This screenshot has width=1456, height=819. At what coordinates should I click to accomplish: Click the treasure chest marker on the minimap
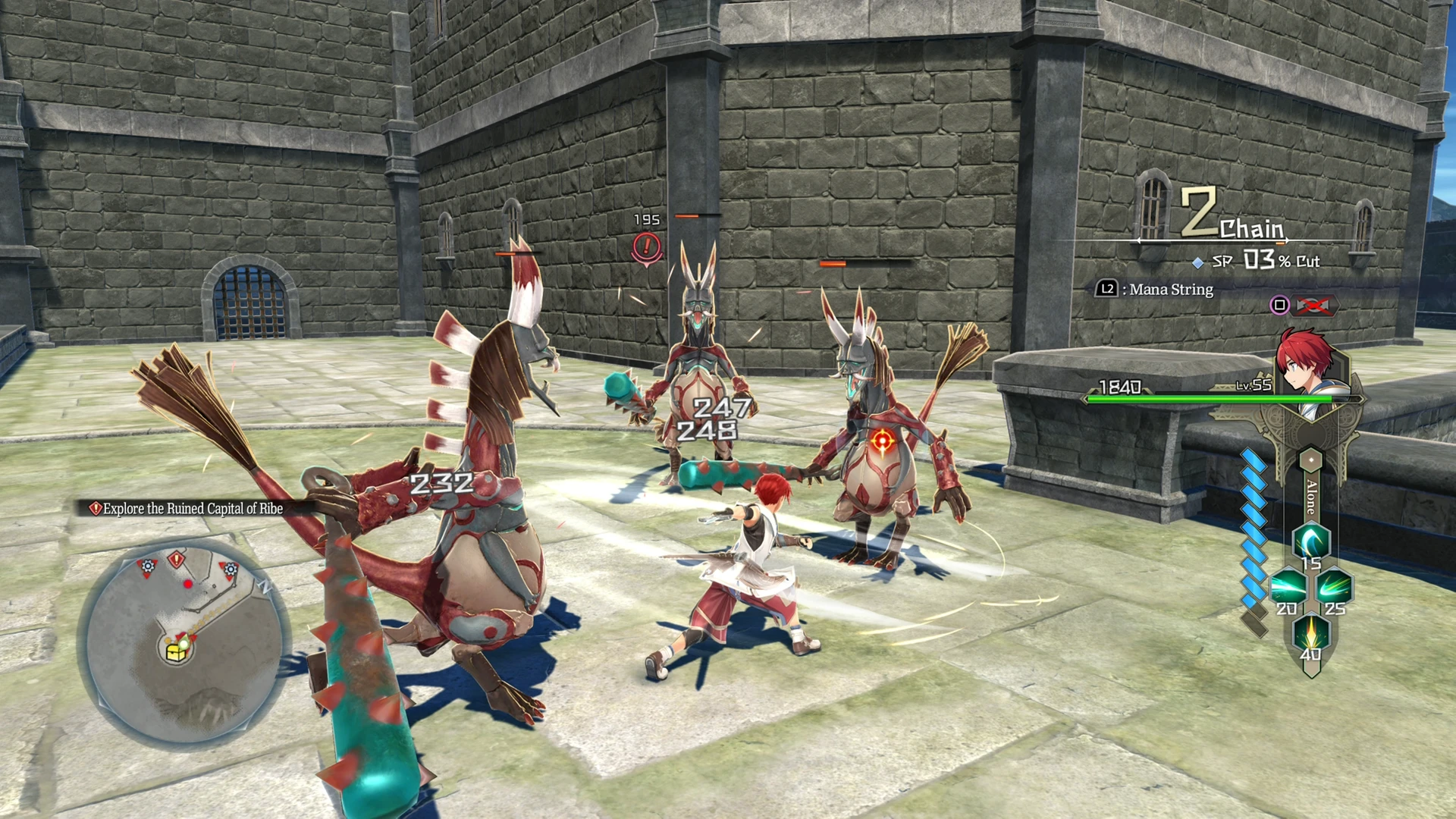pyautogui.click(x=177, y=650)
